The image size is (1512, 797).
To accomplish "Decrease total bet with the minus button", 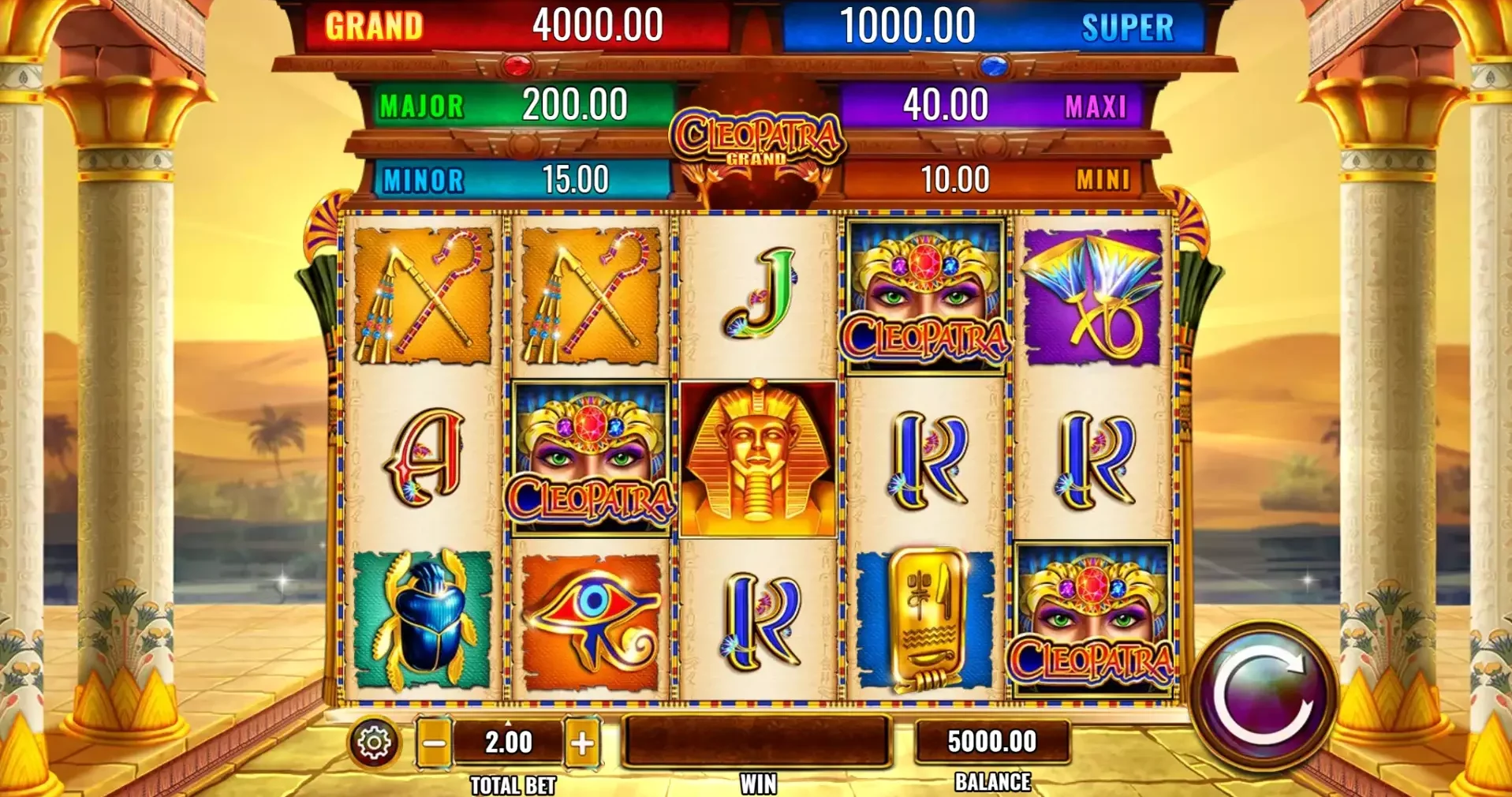I will click(434, 743).
